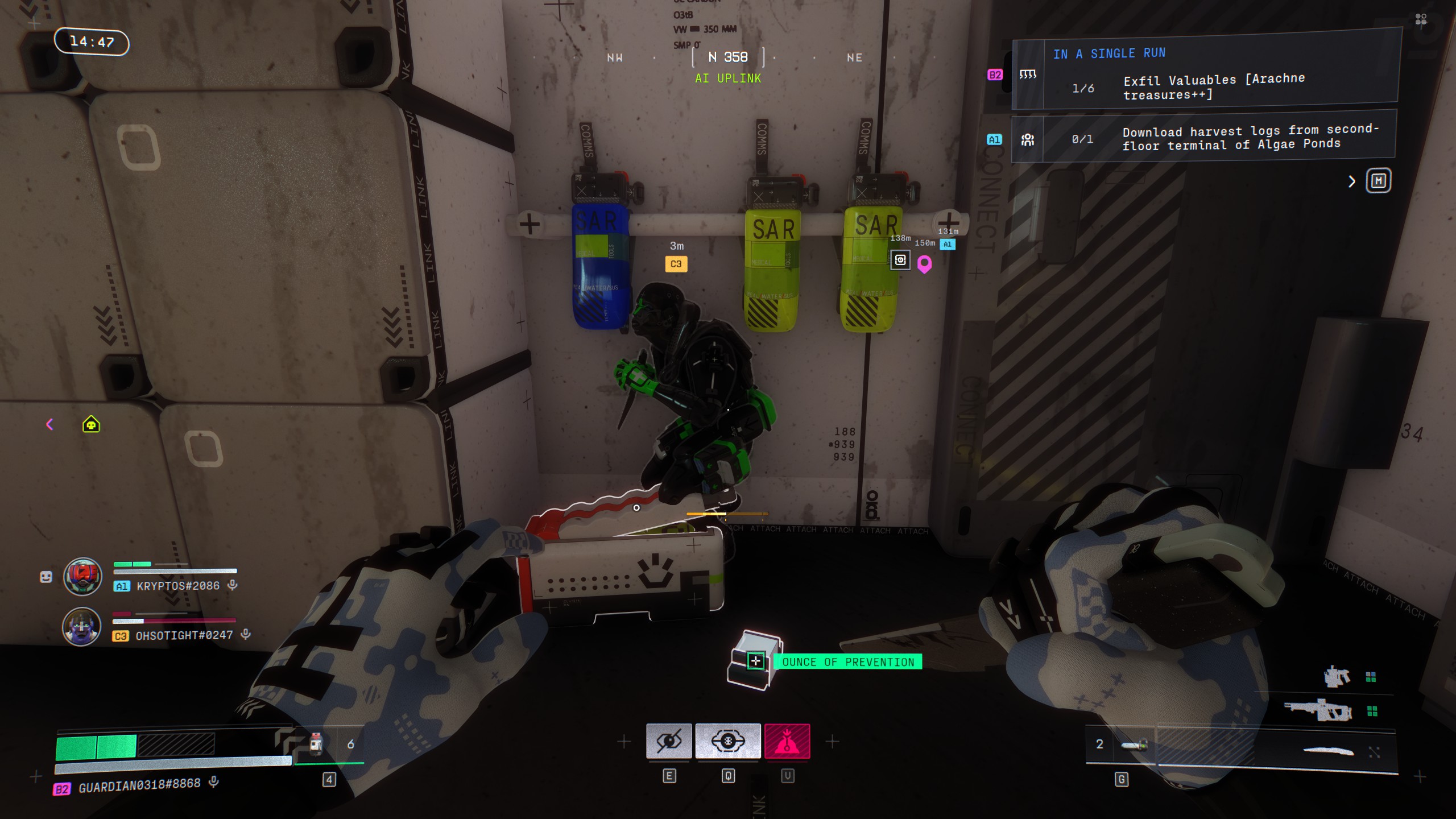Select OHSOTIGHT#0247 teammate portrait
The height and width of the screenshot is (819, 1456).
tap(81, 626)
